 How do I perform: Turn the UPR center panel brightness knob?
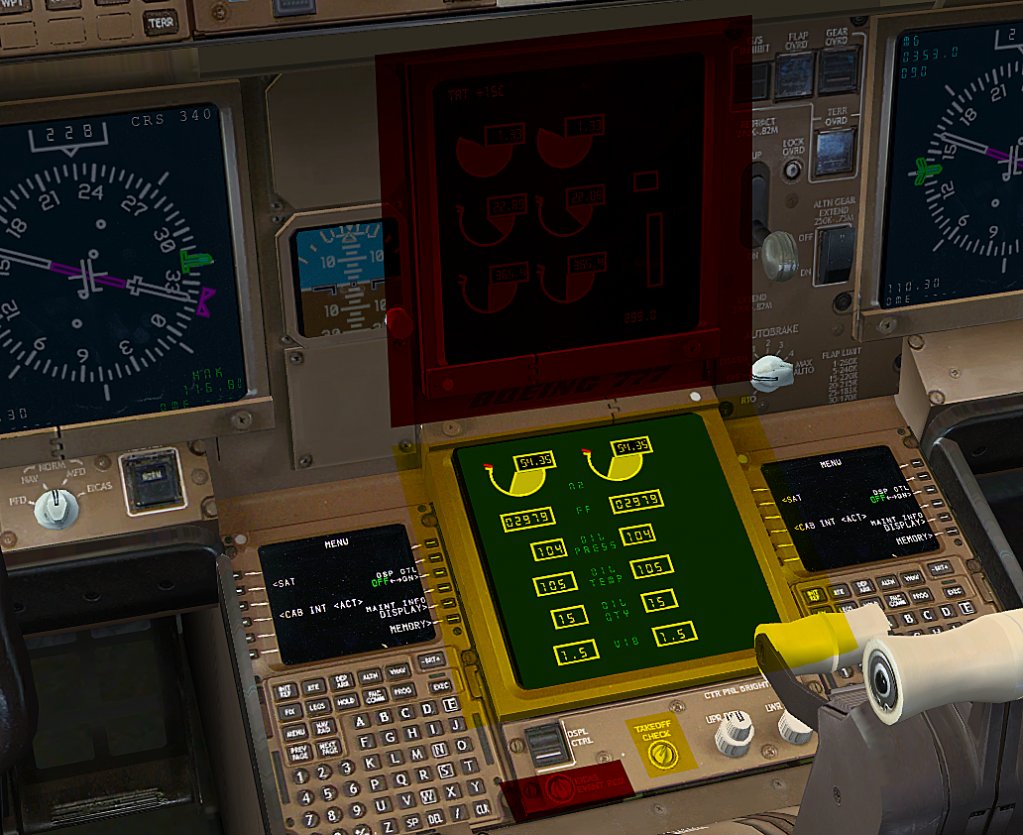(733, 735)
